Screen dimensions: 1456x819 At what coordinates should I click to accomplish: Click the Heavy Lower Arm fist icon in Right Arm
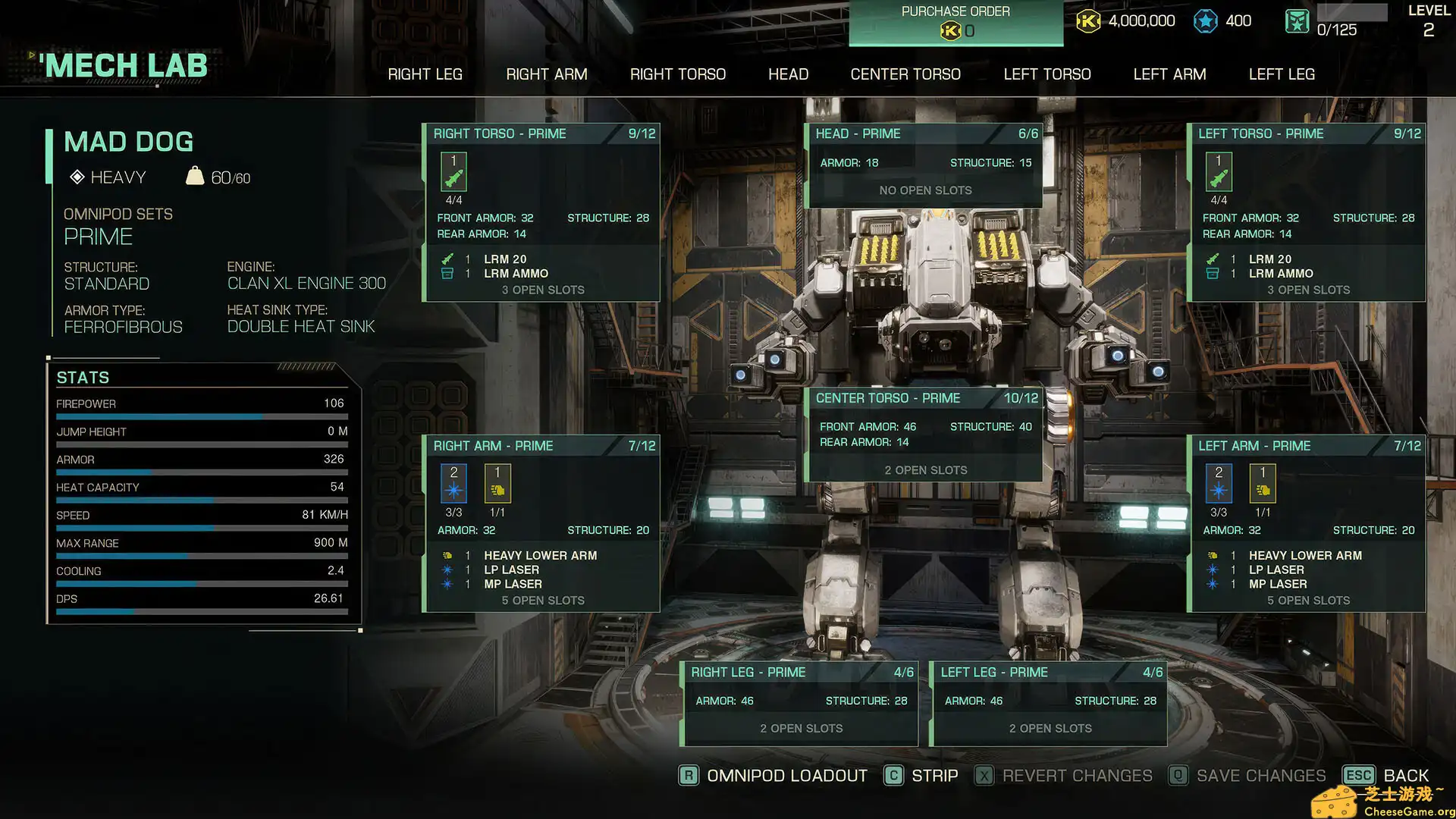497,483
